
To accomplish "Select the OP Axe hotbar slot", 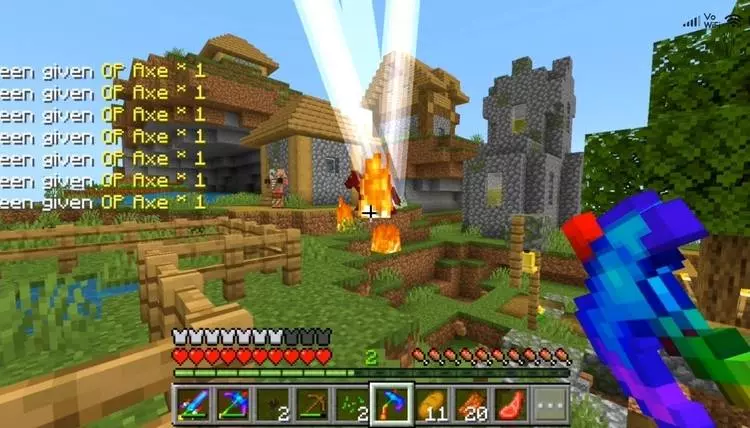I will [x=390, y=404].
